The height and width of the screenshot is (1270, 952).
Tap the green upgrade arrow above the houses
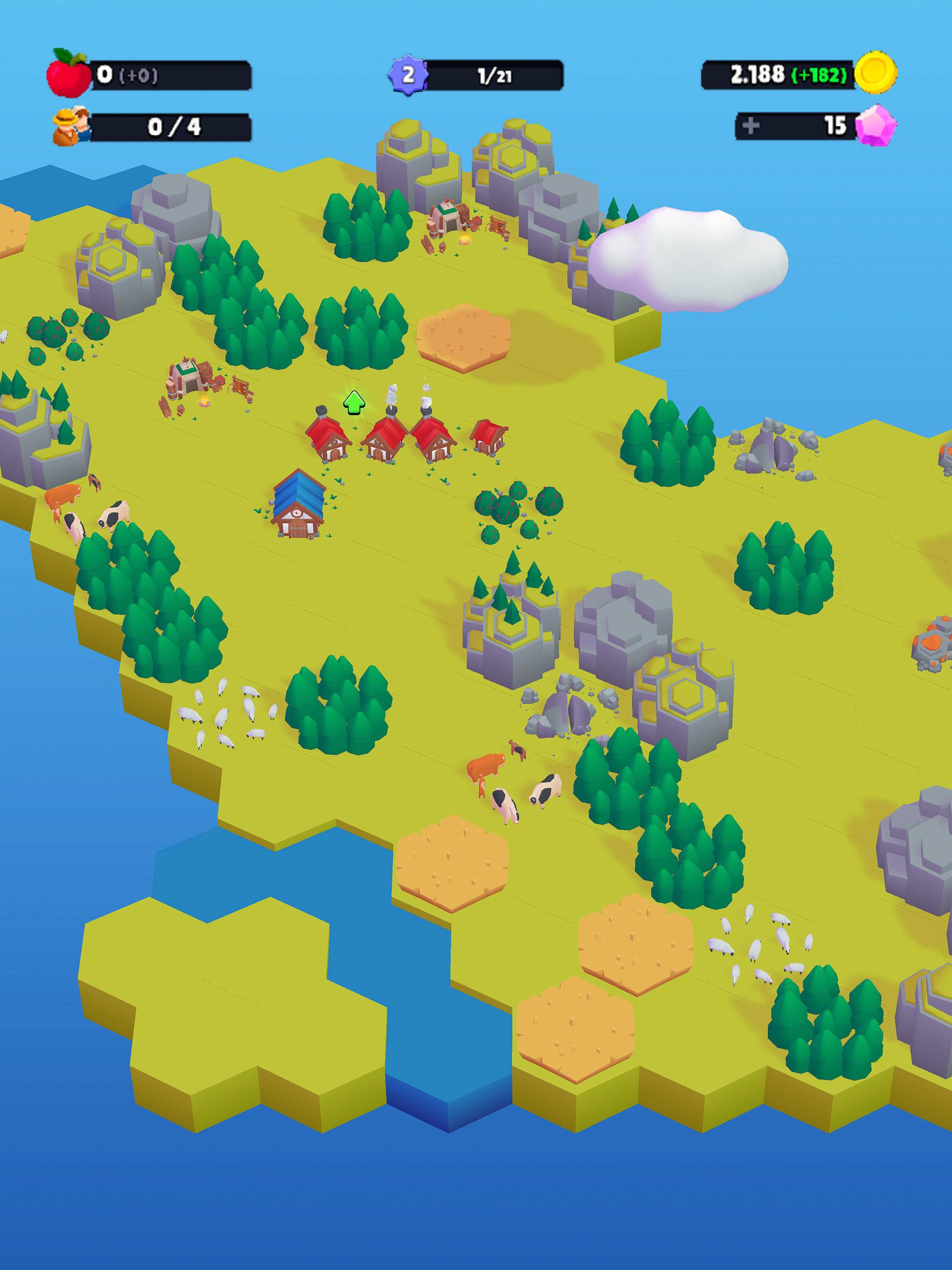coord(356,402)
